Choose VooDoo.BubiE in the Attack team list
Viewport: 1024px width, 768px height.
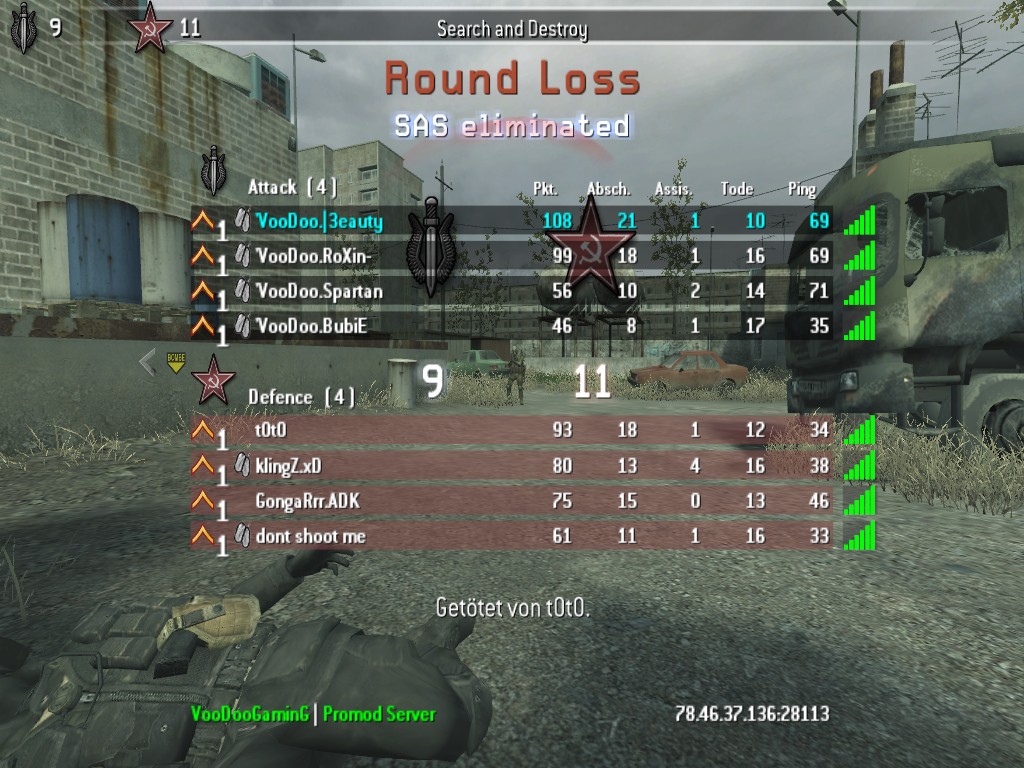coord(312,326)
